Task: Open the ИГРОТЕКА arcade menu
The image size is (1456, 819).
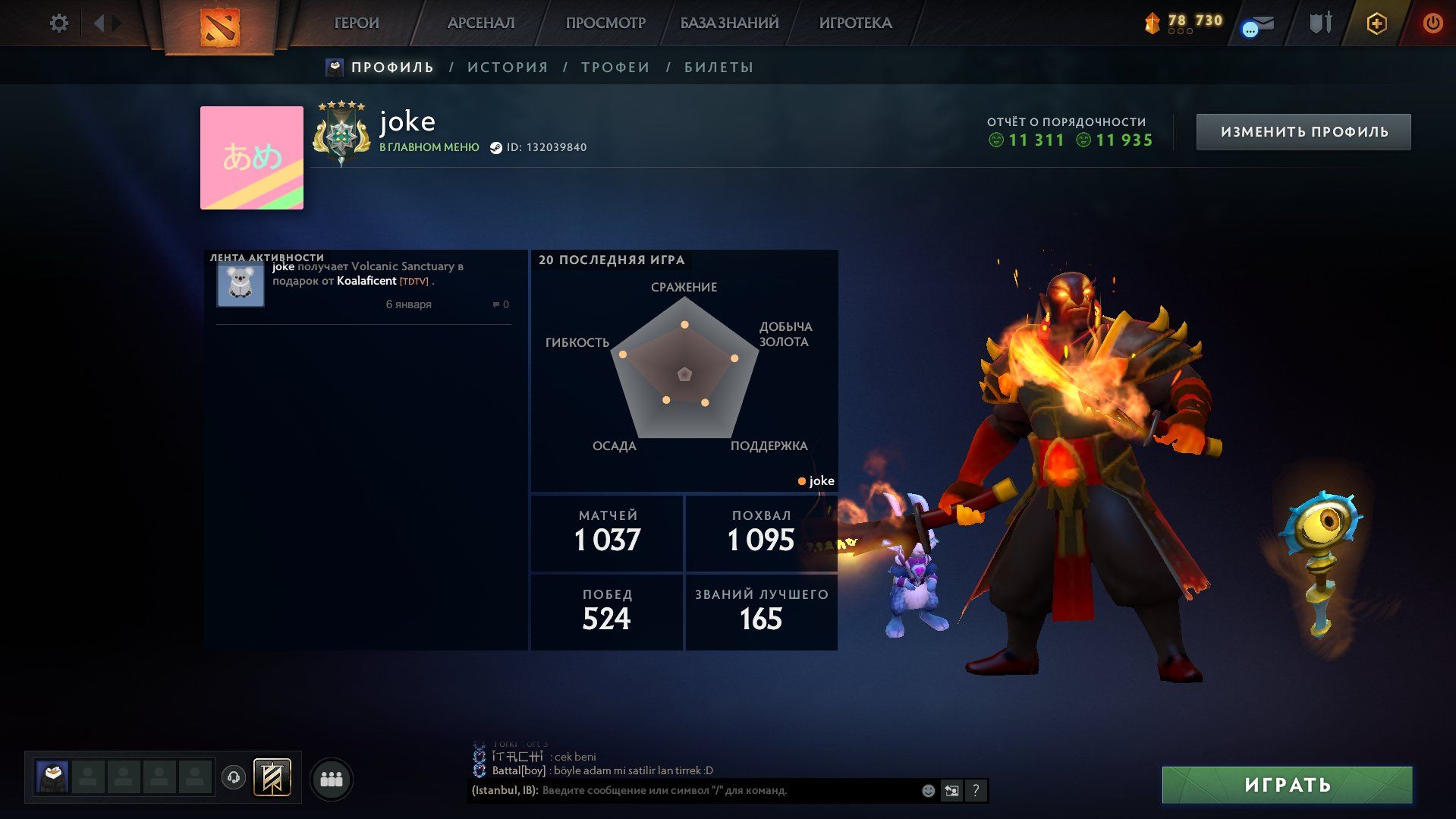Action: (855, 23)
